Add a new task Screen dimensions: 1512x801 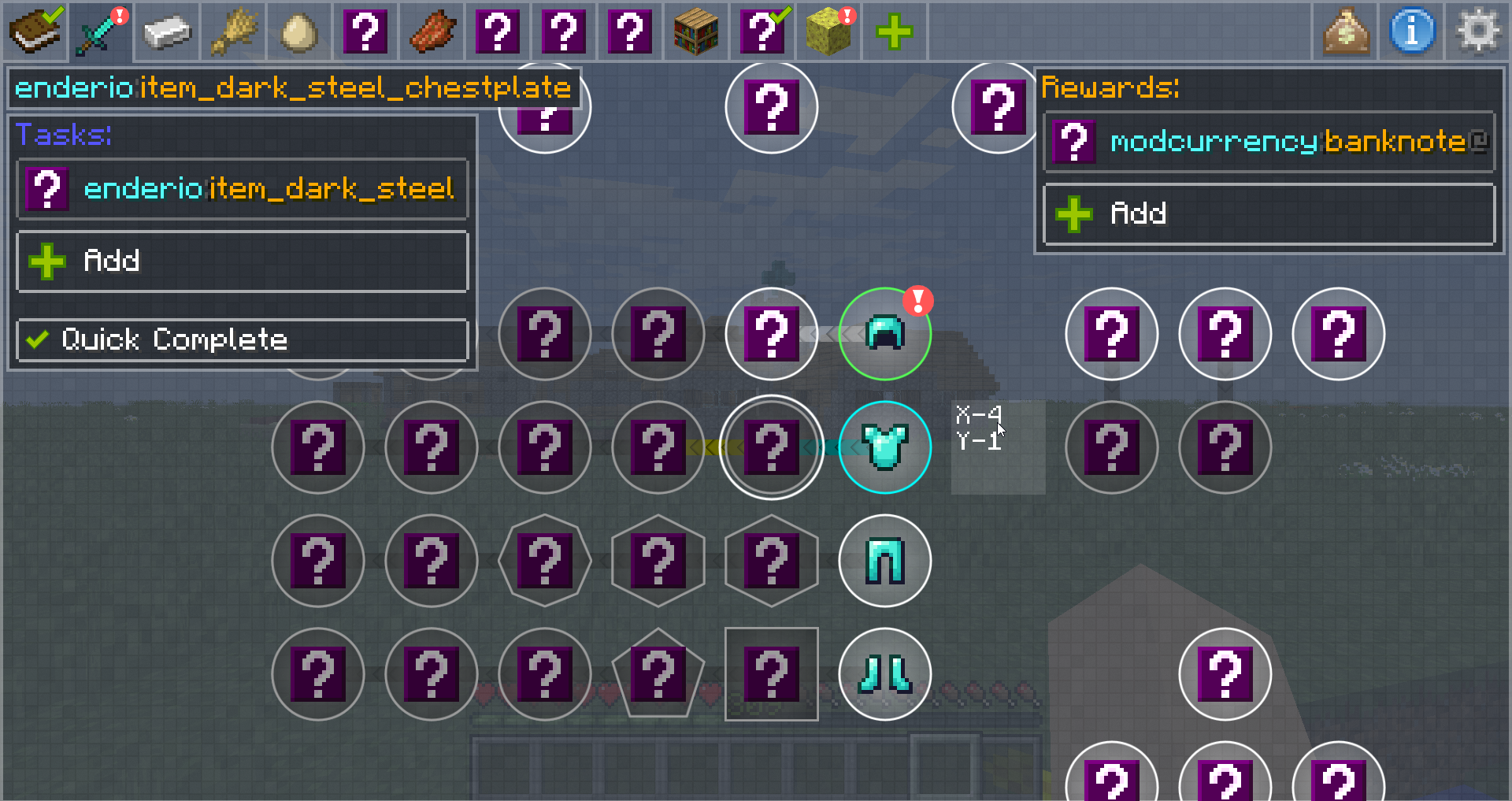[243, 261]
